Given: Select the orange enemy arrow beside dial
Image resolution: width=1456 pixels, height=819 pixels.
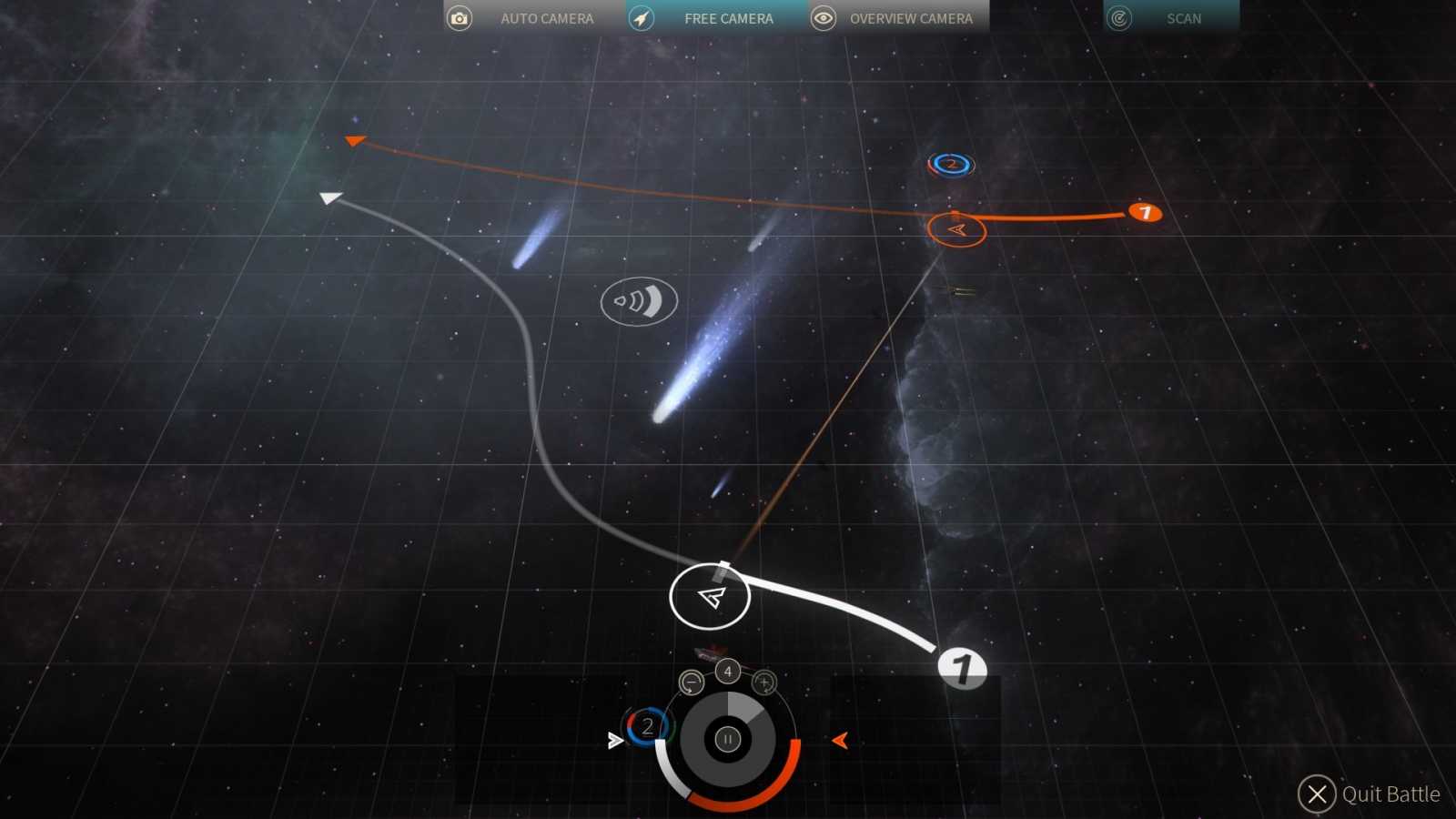Looking at the screenshot, I should click(x=840, y=741).
